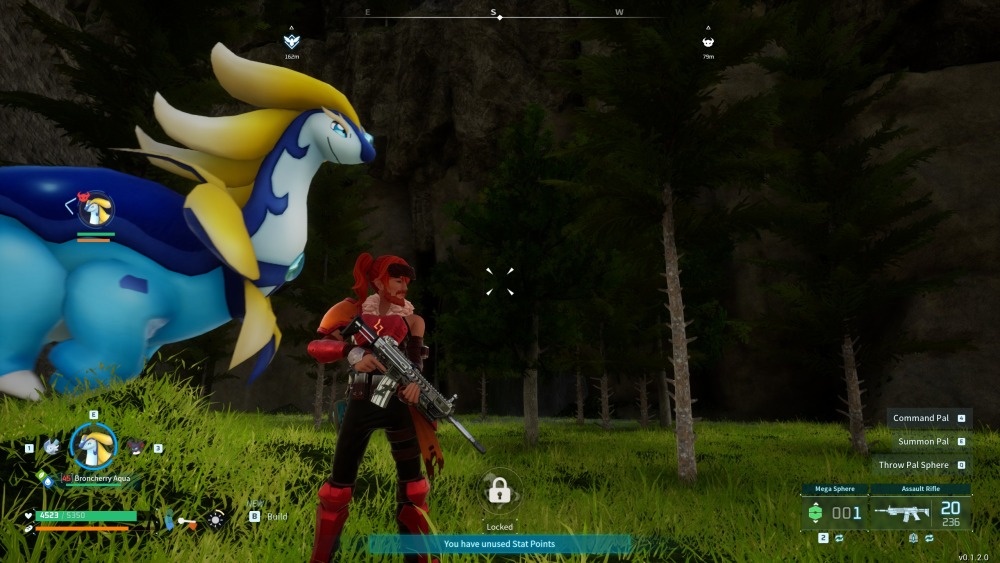Screen dimensions: 1000x563
Task: Click the Locked padlock icon
Action: 499,491
